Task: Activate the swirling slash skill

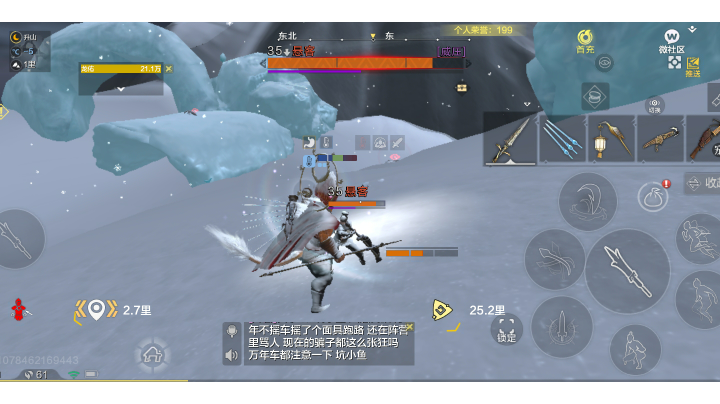Action: pos(555,259)
